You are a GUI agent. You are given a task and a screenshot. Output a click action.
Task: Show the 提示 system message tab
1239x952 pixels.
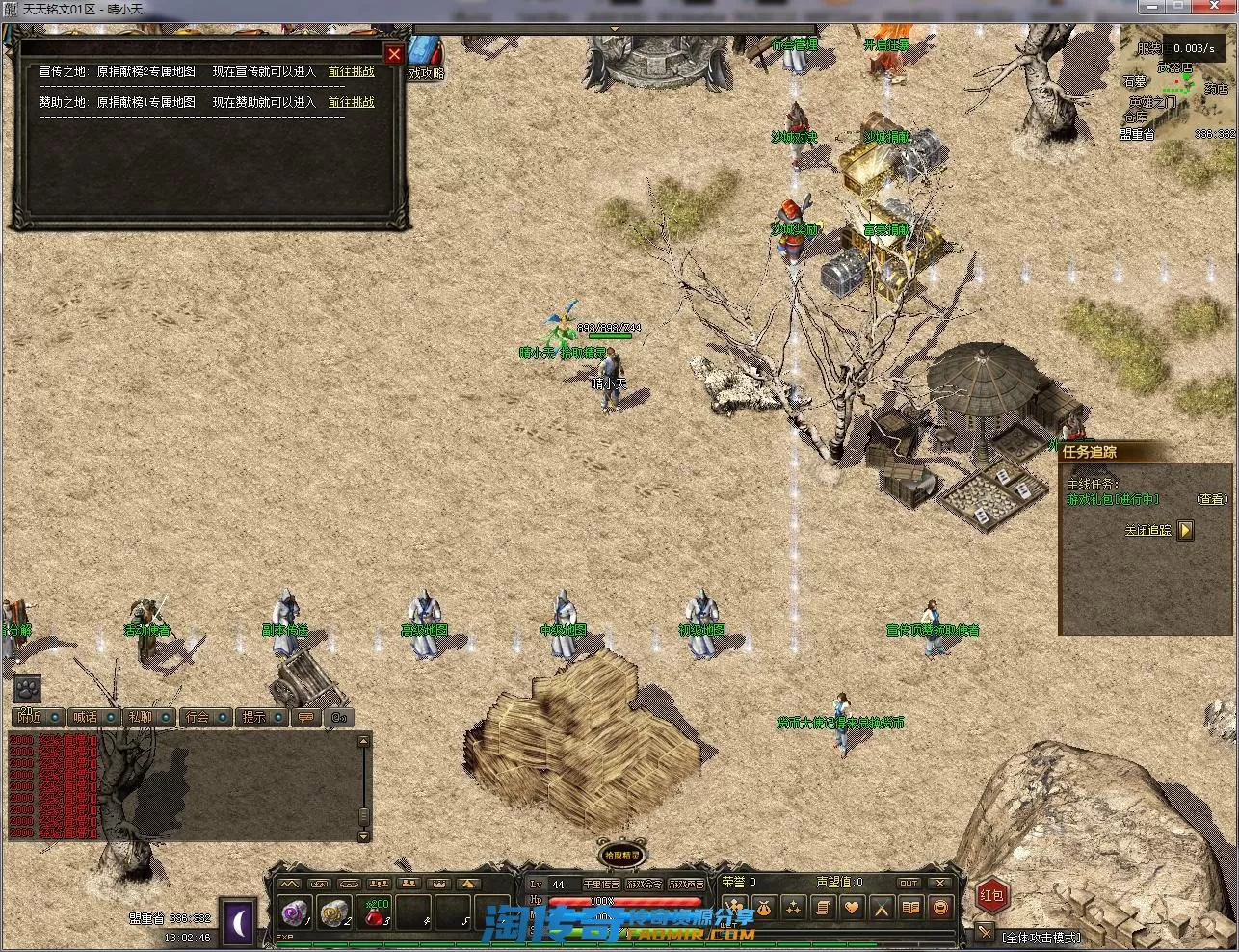coord(254,717)
